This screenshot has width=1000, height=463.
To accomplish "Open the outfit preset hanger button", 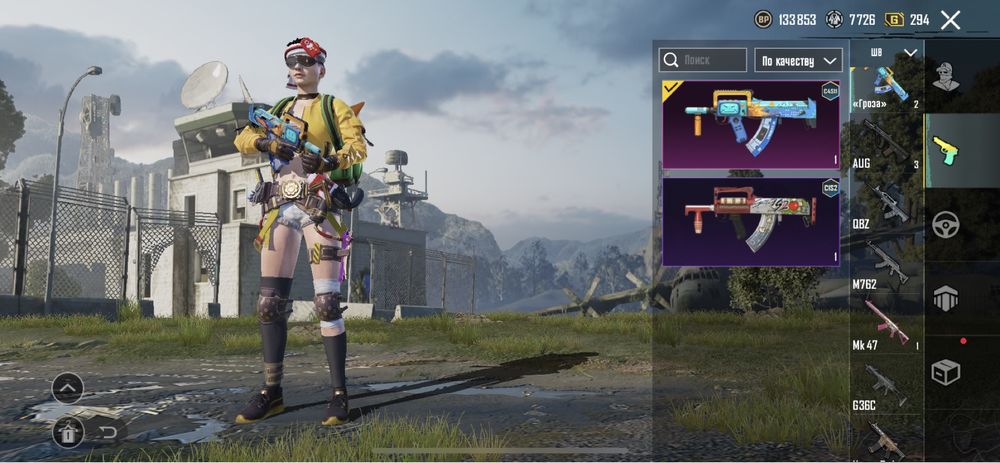I will pos(68,432).
